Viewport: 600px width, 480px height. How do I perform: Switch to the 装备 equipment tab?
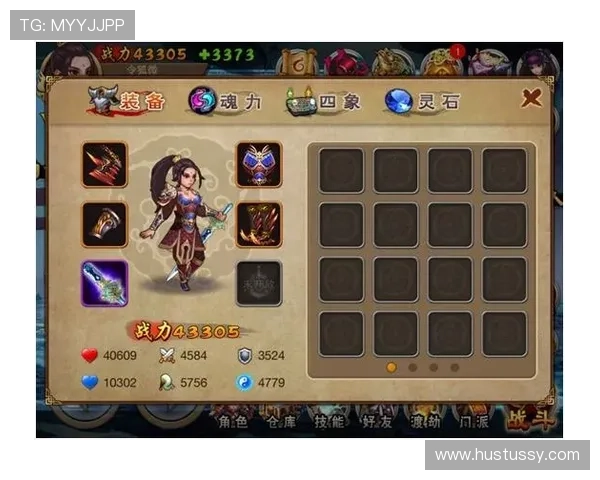click(x=120, y=100)
